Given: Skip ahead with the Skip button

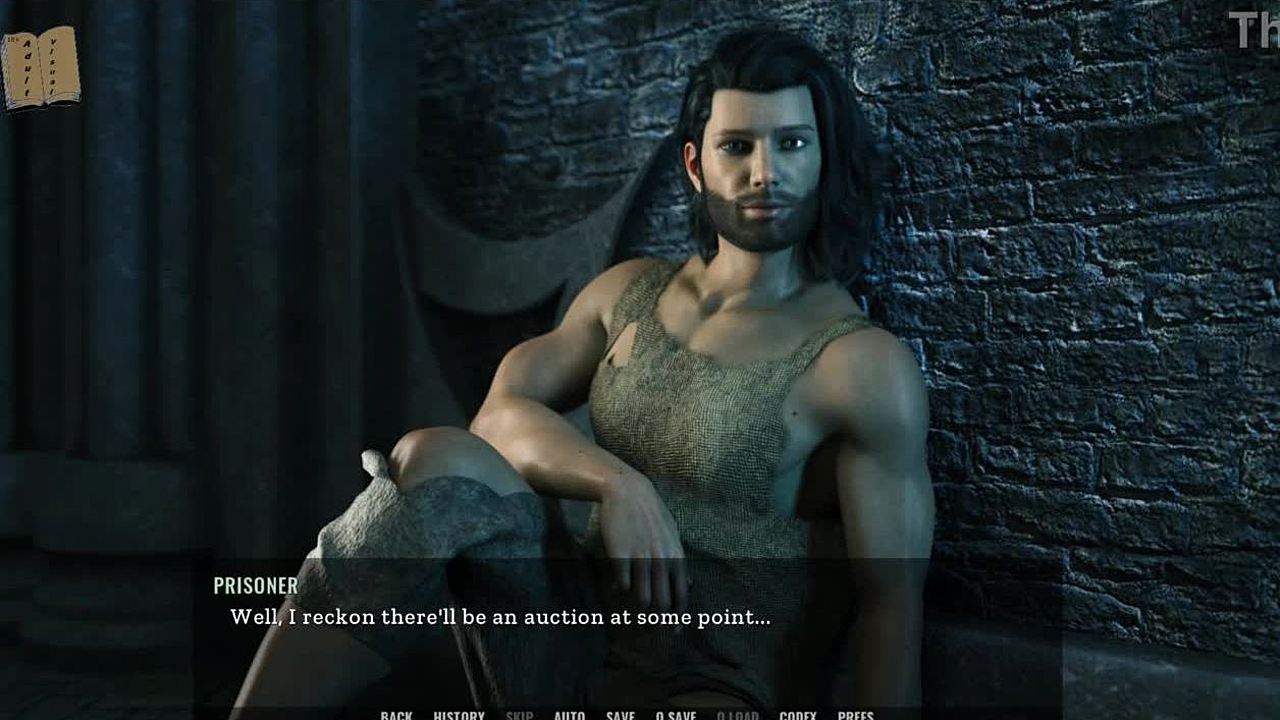Looking at the screenshot, I should tap(519, 715).
